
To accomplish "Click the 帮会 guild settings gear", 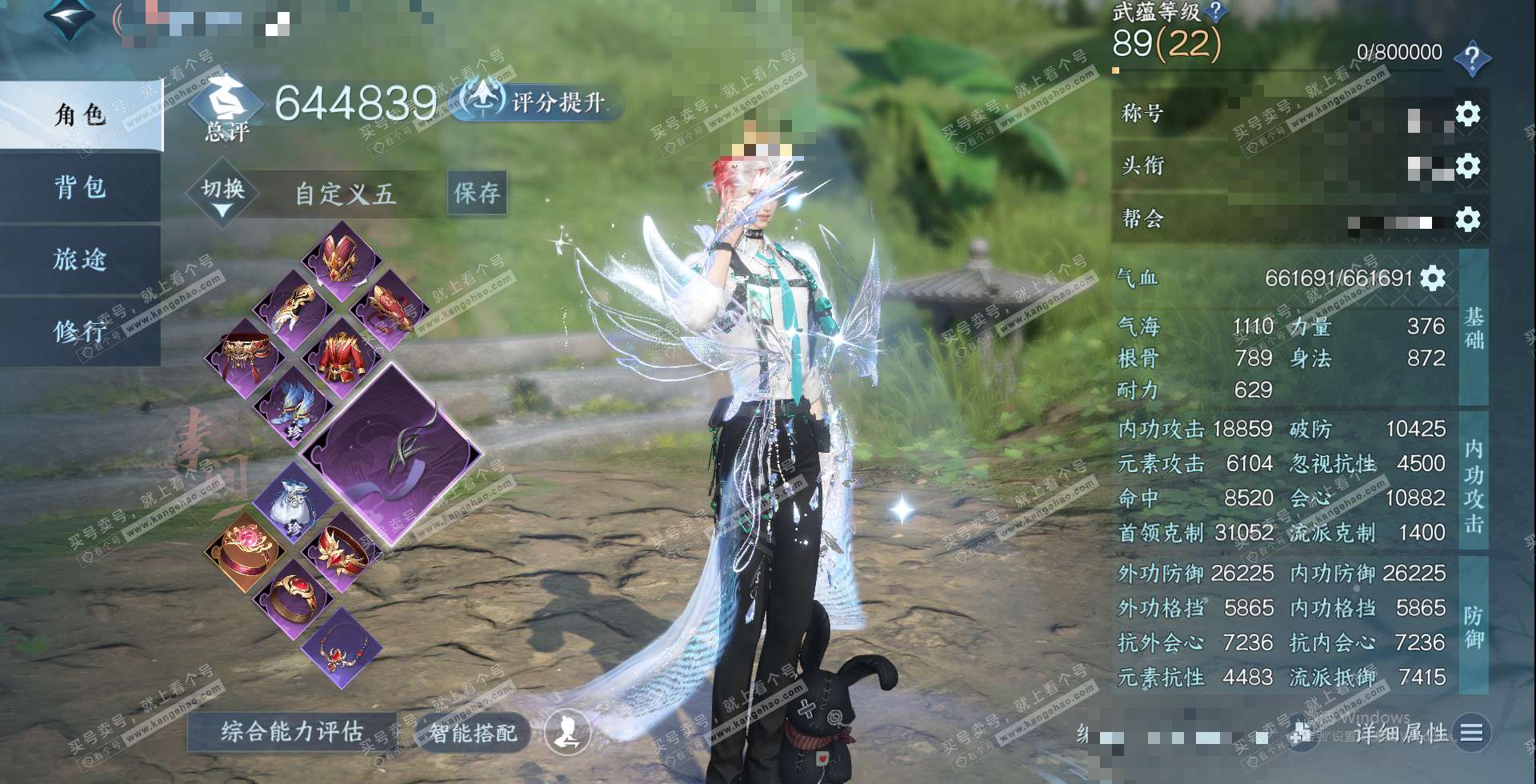I will pyautogui.click(x=1467, y=219).
